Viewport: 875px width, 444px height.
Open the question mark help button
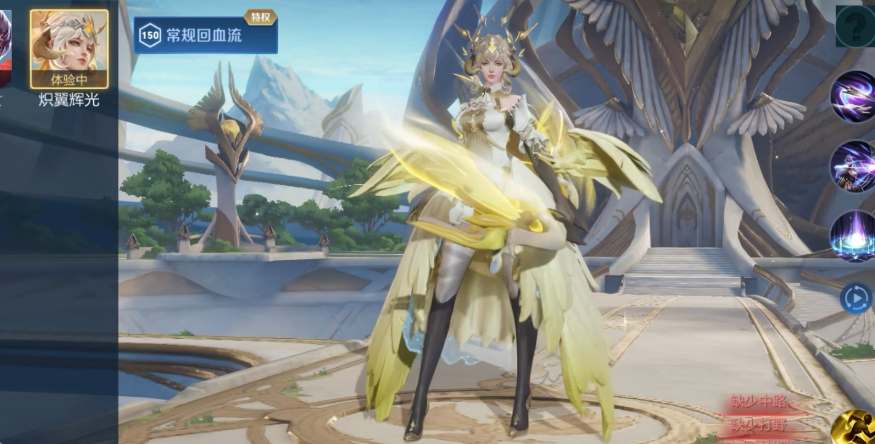pyautogui.click(x=855, y=26)
